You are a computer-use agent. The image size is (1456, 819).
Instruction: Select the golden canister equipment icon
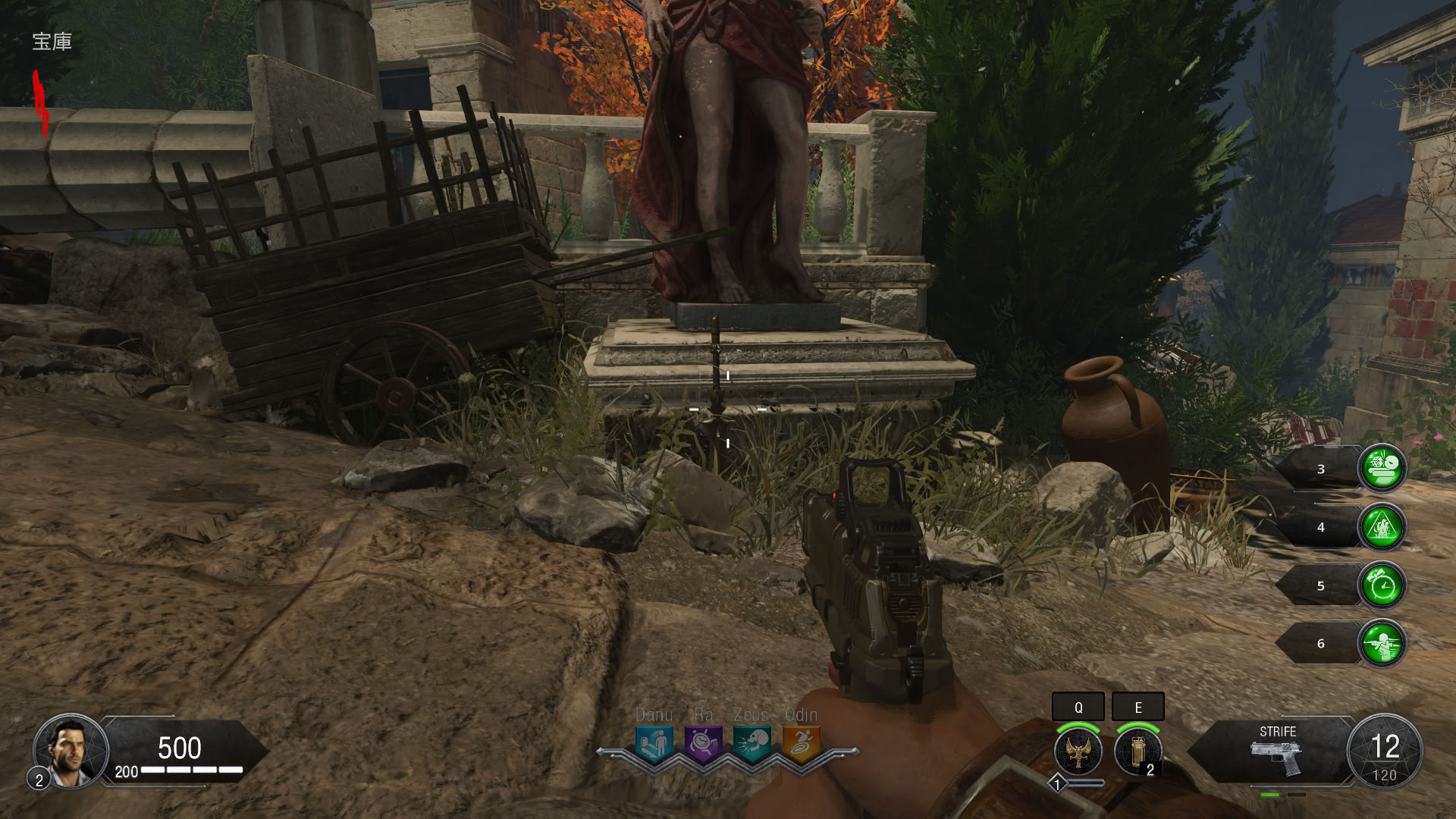1137,751
